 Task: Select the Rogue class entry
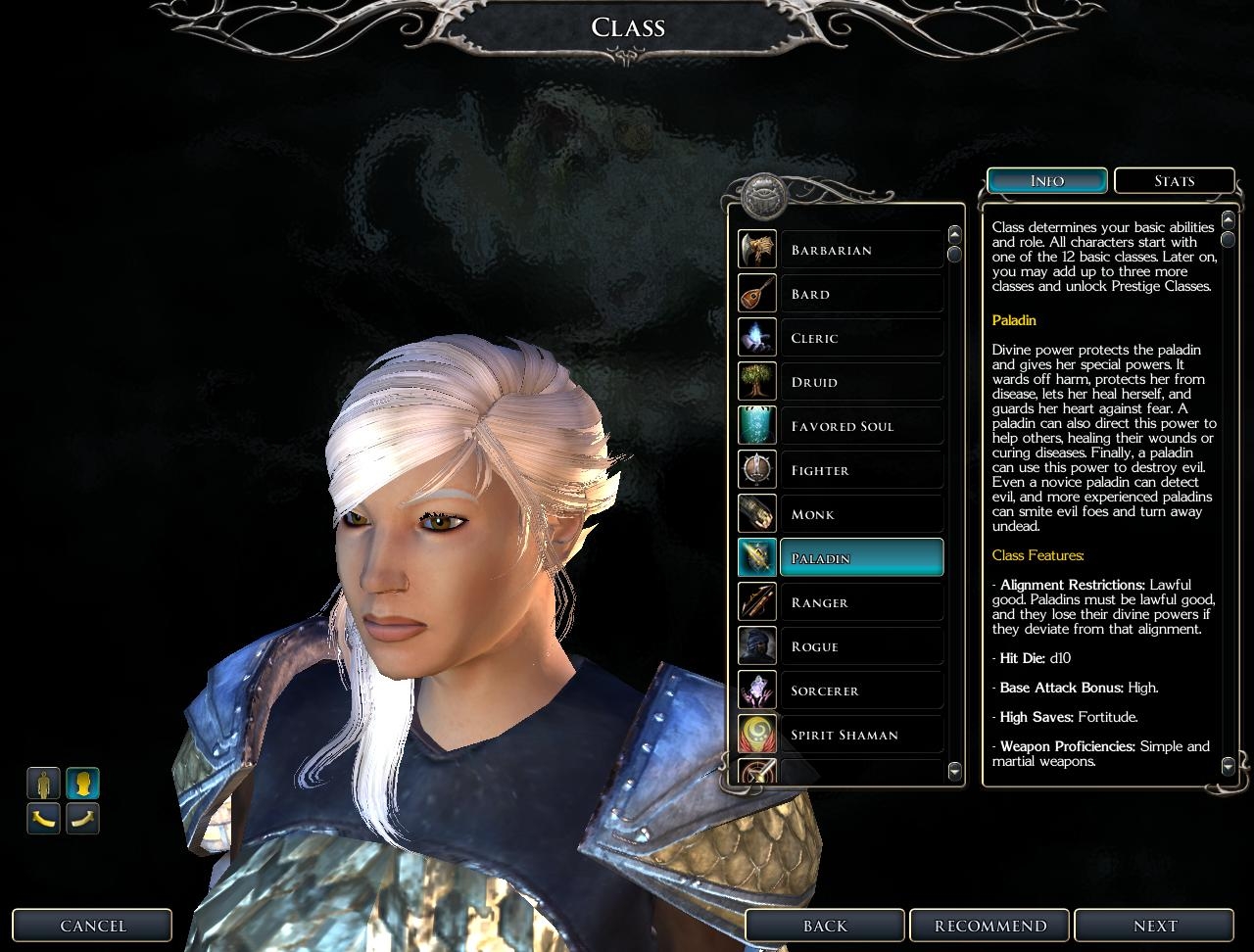click(x=861, y=646)
